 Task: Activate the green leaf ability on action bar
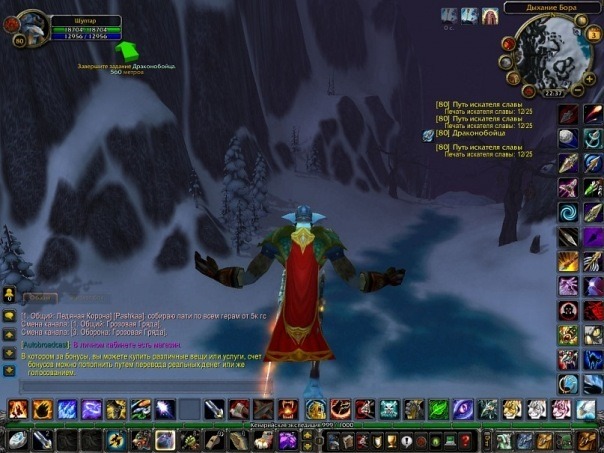click(437, 408)
